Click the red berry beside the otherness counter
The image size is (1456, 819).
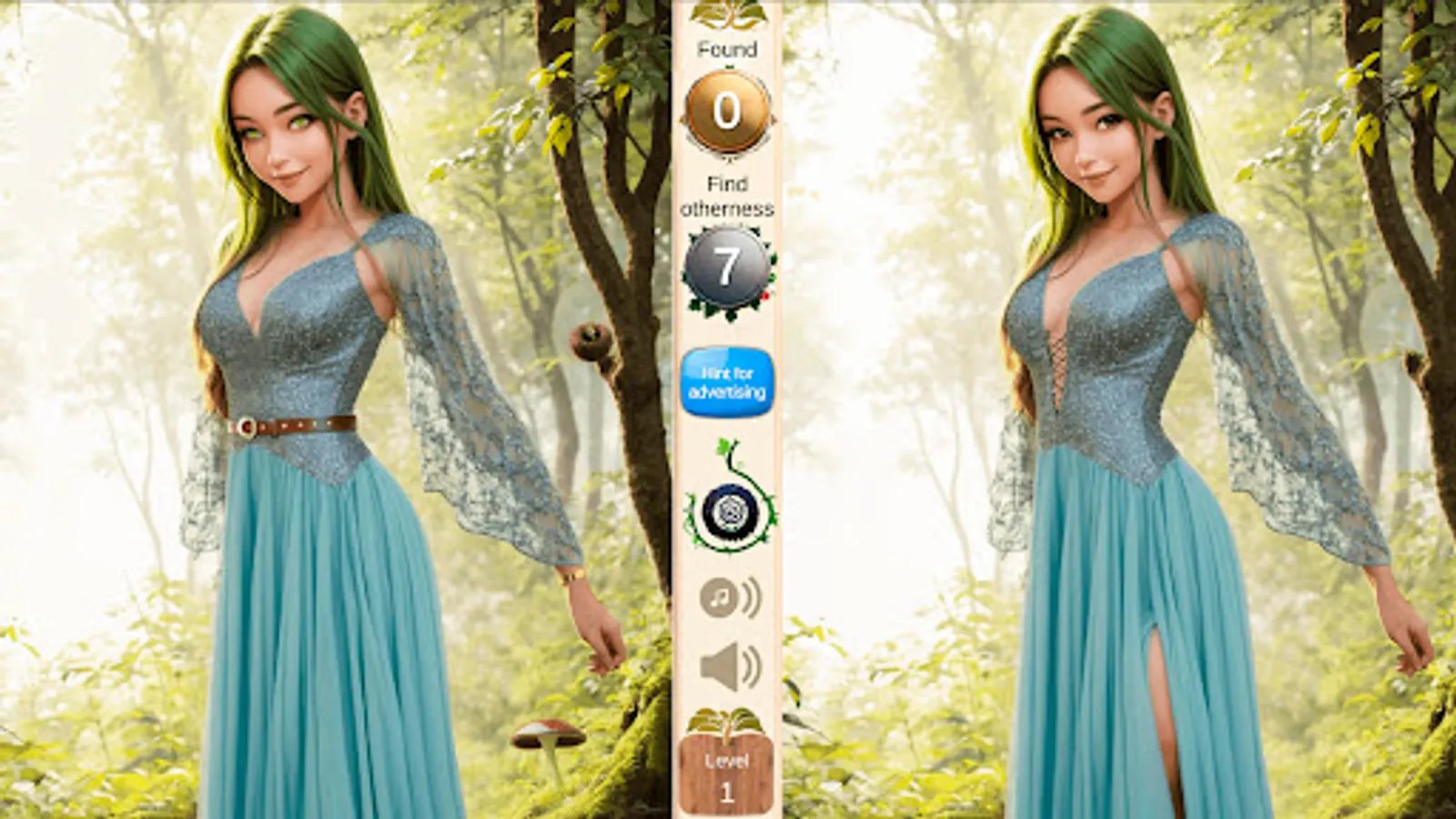[766, 298]
